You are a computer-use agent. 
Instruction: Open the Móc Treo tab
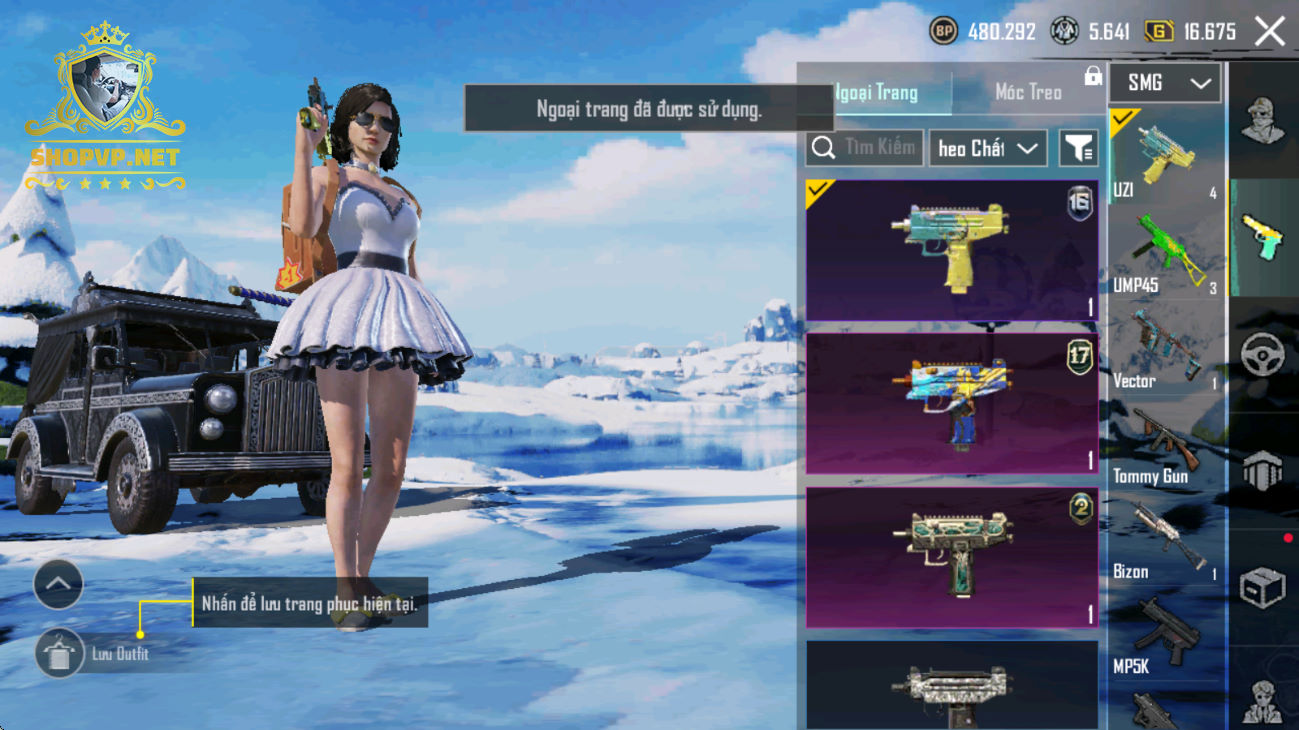point(1028,93)
